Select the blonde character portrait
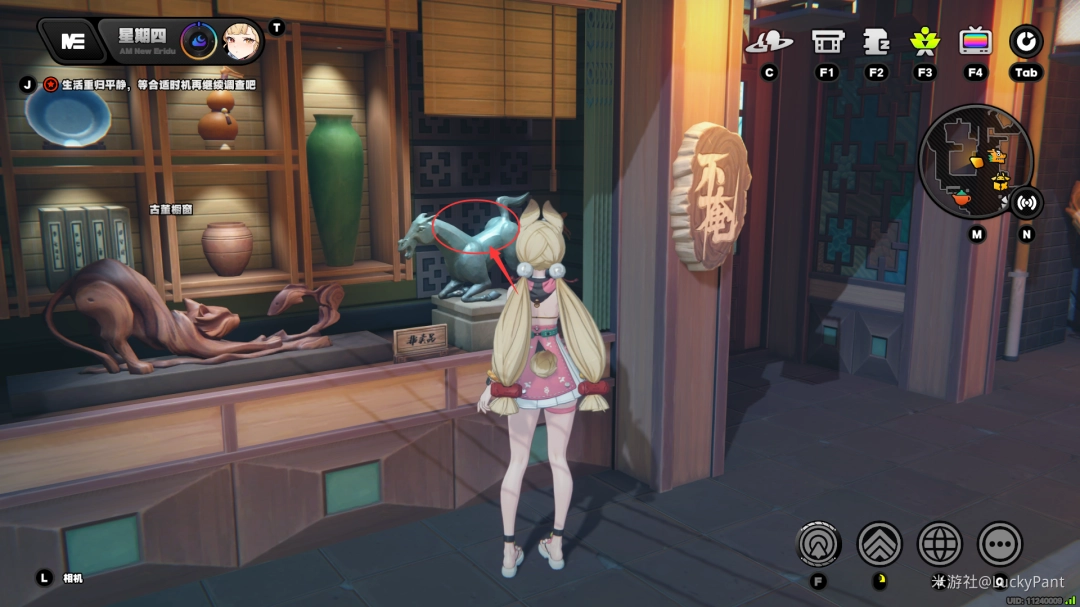 [241, 41]
